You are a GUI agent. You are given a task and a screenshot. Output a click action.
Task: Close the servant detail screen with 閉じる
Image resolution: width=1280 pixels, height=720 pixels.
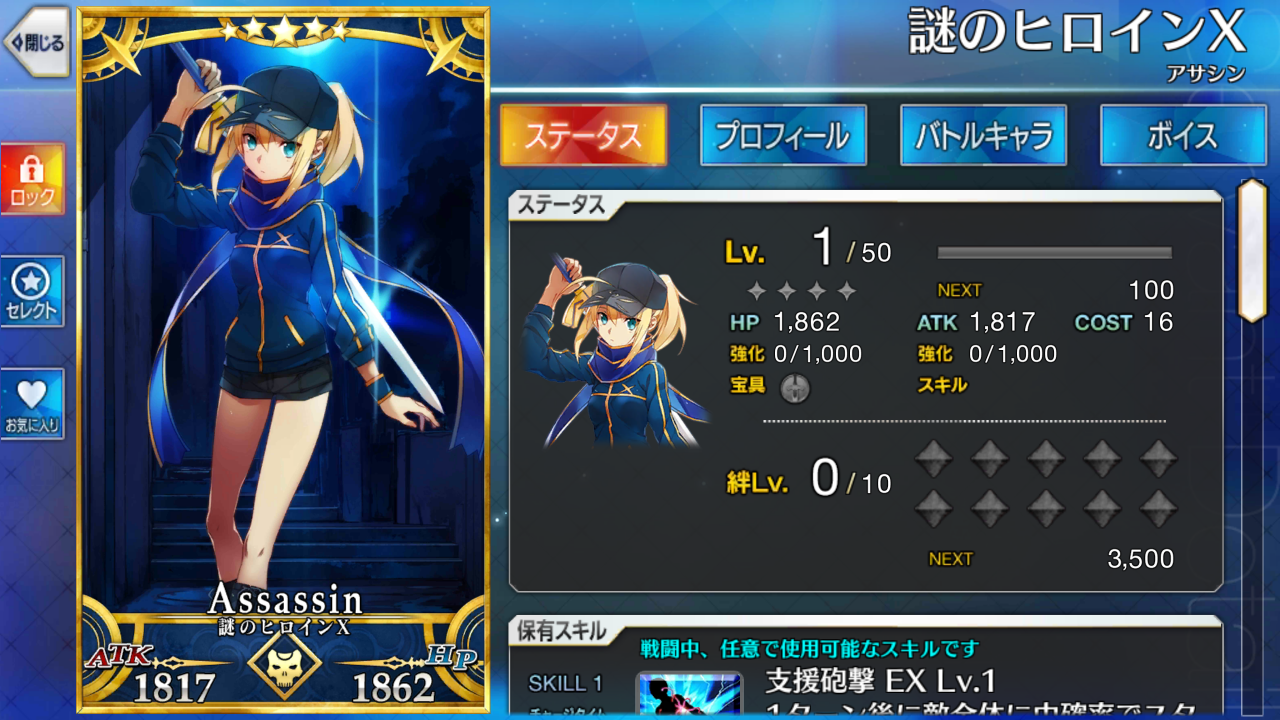[36, 43]
